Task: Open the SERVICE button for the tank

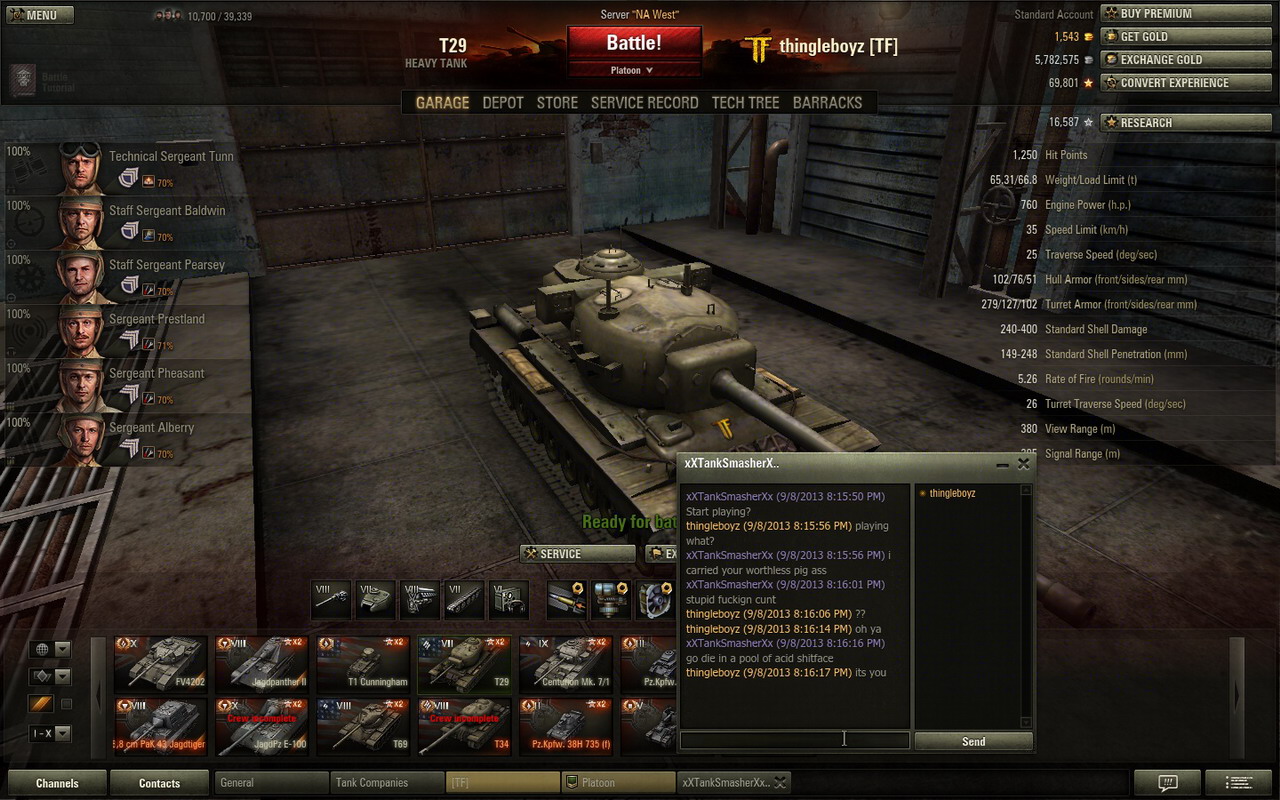Action: pyautogui.click(x=577, y=554)
